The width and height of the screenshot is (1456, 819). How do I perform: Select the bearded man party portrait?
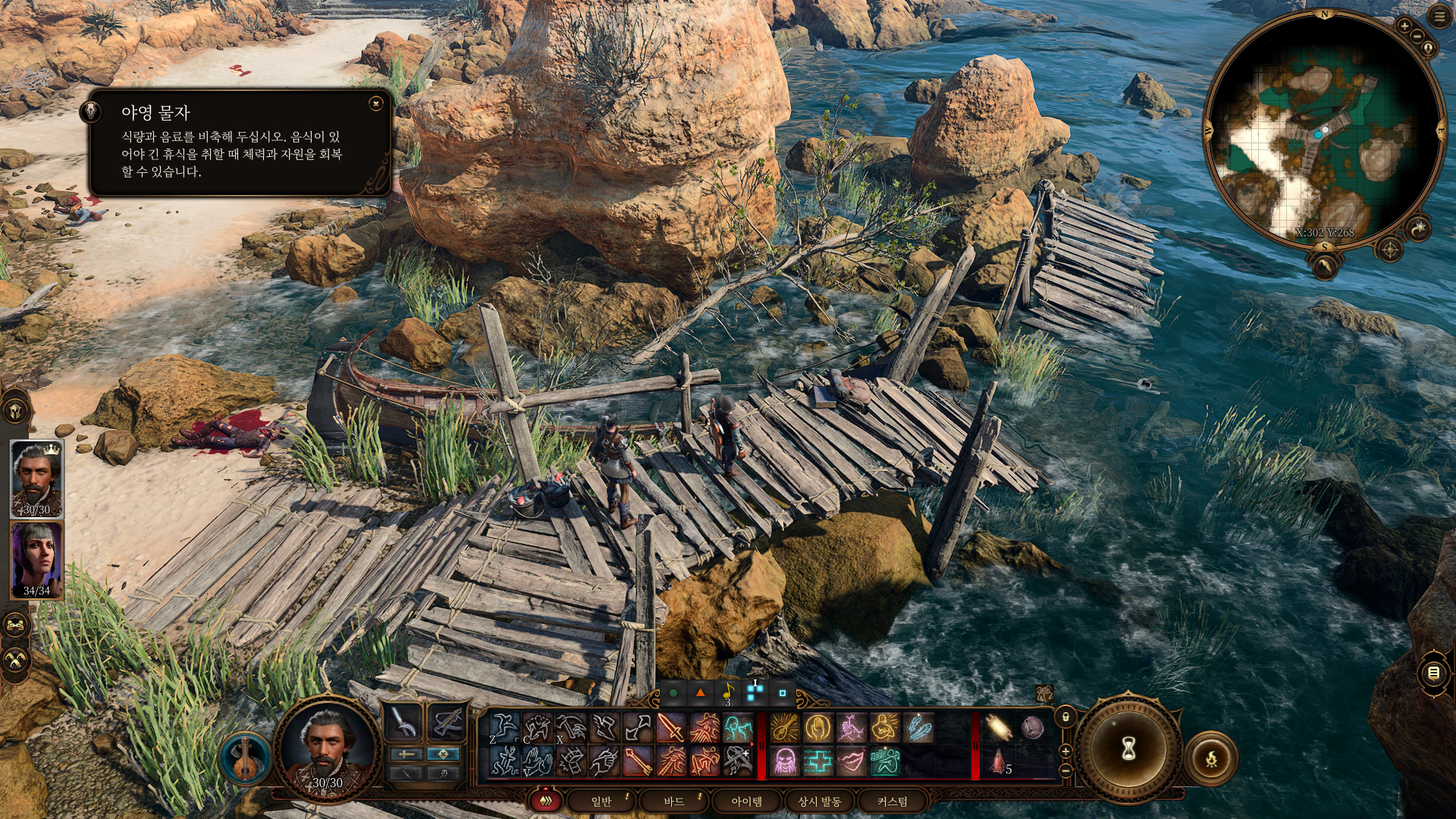(36, 478)
